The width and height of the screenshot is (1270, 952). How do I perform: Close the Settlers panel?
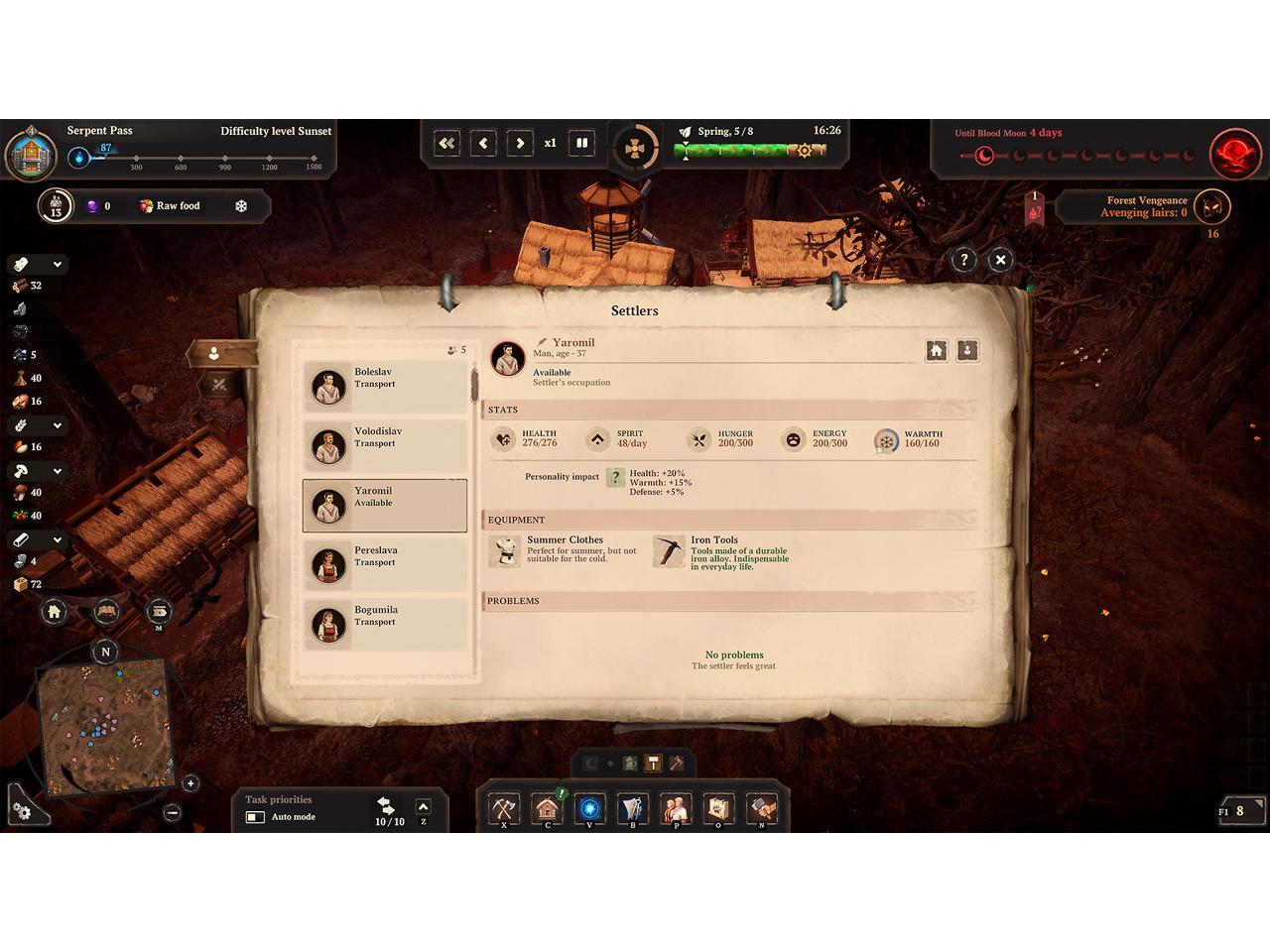(x=1000, y=260)
